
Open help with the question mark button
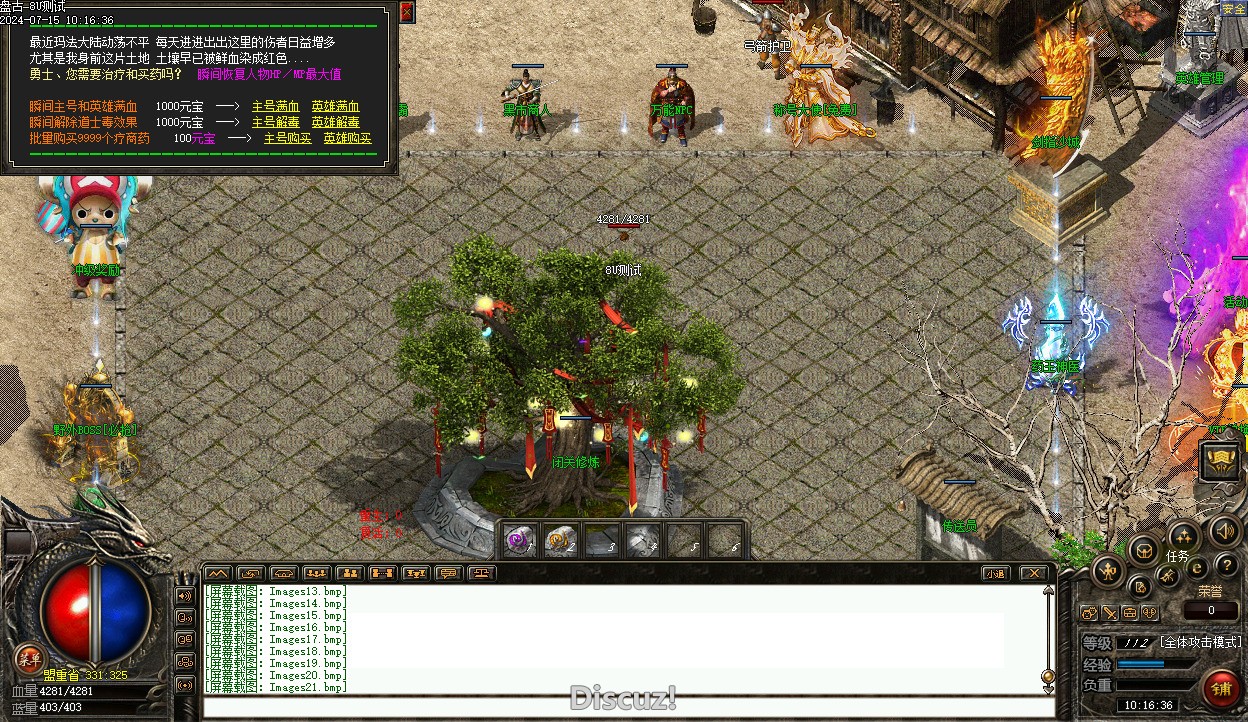coord(1227,566)
